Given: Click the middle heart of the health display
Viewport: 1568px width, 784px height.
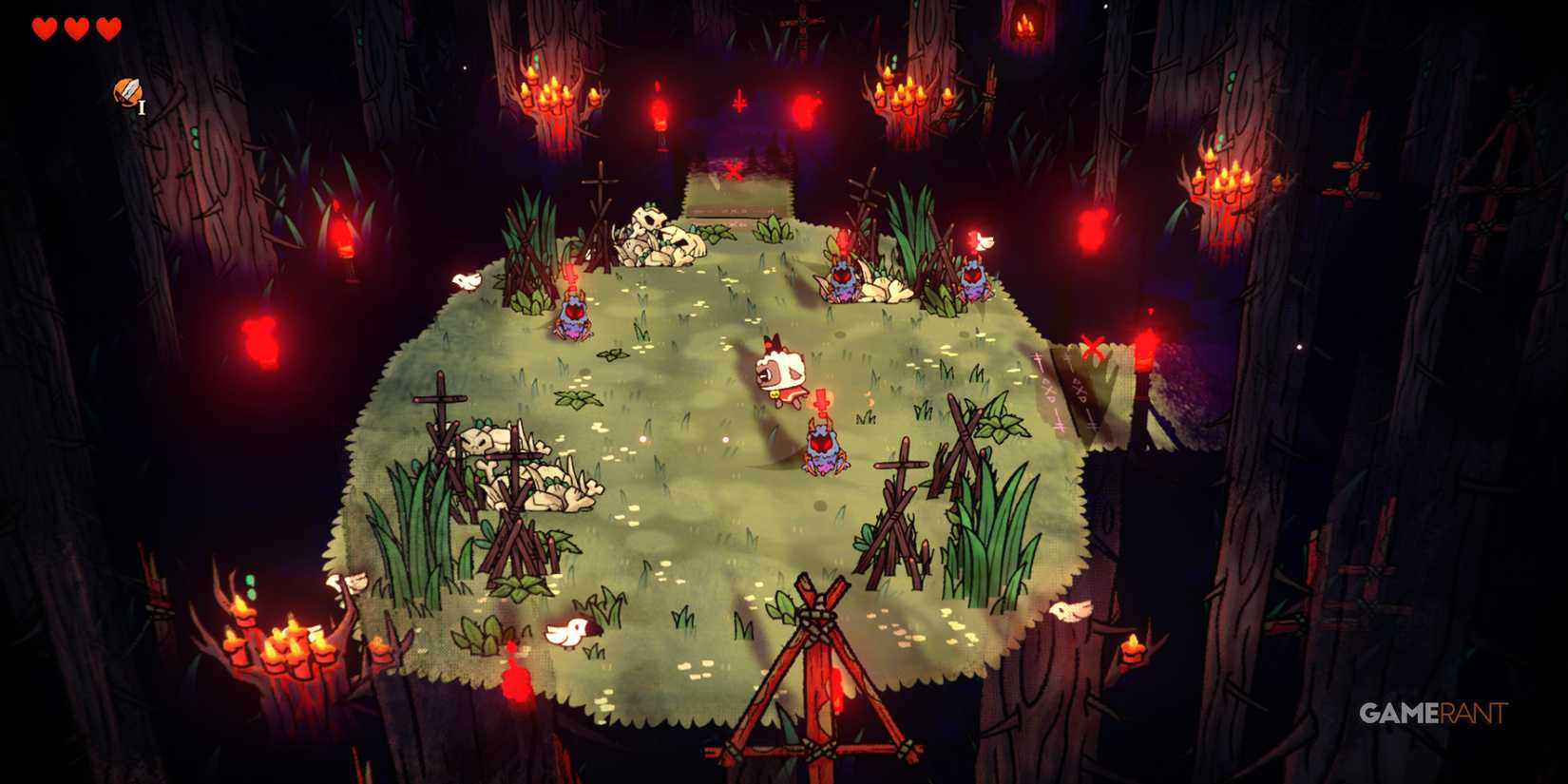Looking at the screenshot, I should coord(74,28).
